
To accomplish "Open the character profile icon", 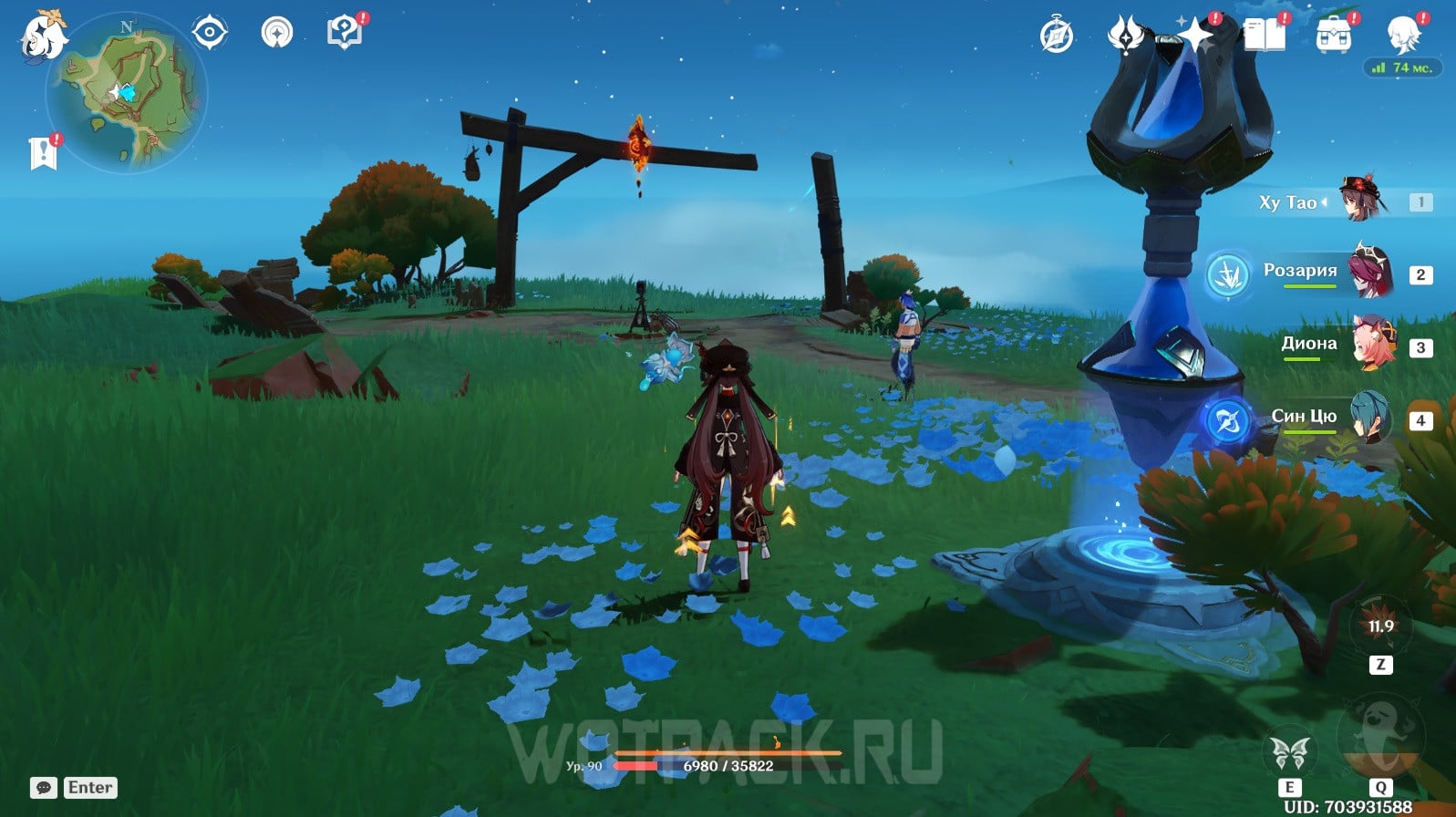I will [x=1402, y=36].
